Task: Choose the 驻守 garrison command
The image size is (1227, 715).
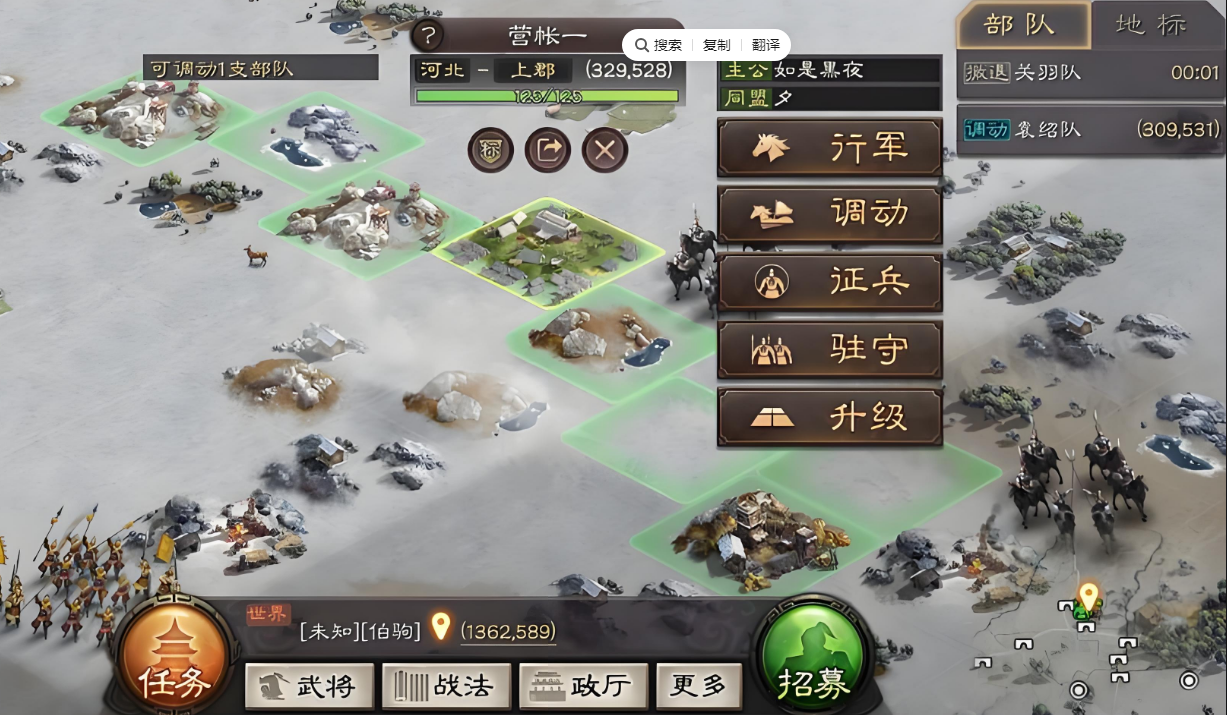Action: 829,350
